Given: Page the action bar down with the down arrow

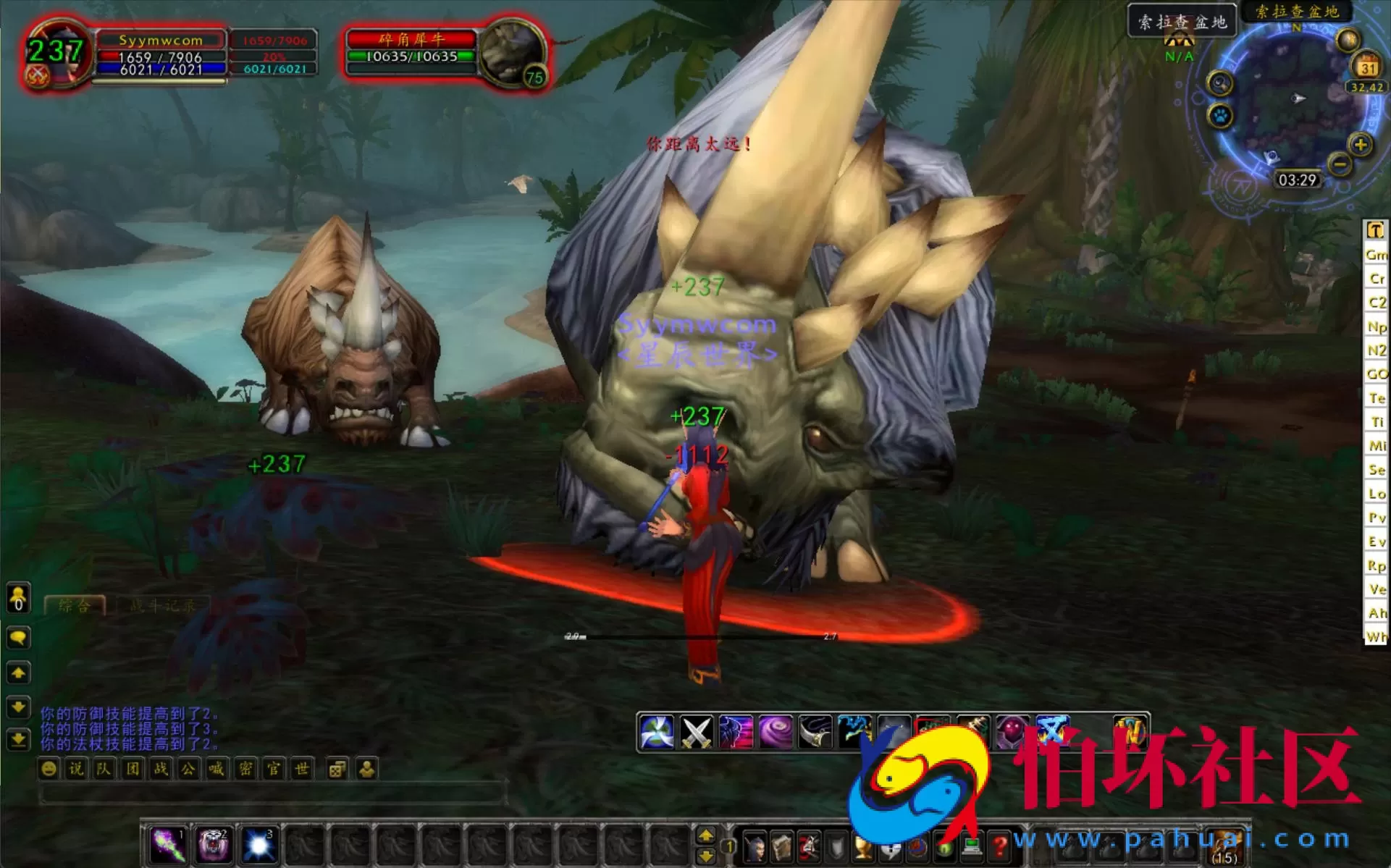Looking at the screenshot, I should point(707,854).
